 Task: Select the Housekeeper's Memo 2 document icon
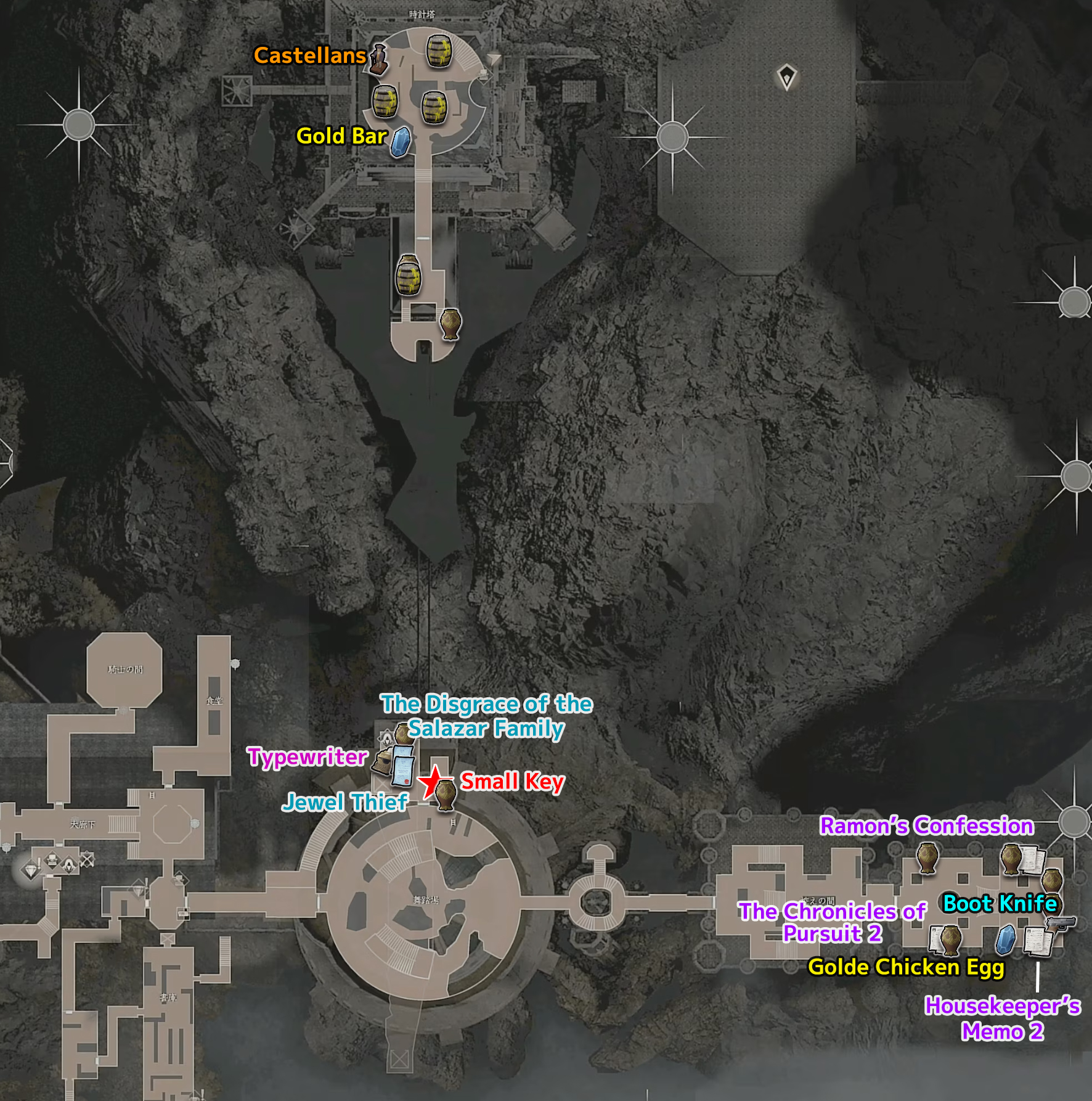pyautogui.click(x=1038, y=941)
